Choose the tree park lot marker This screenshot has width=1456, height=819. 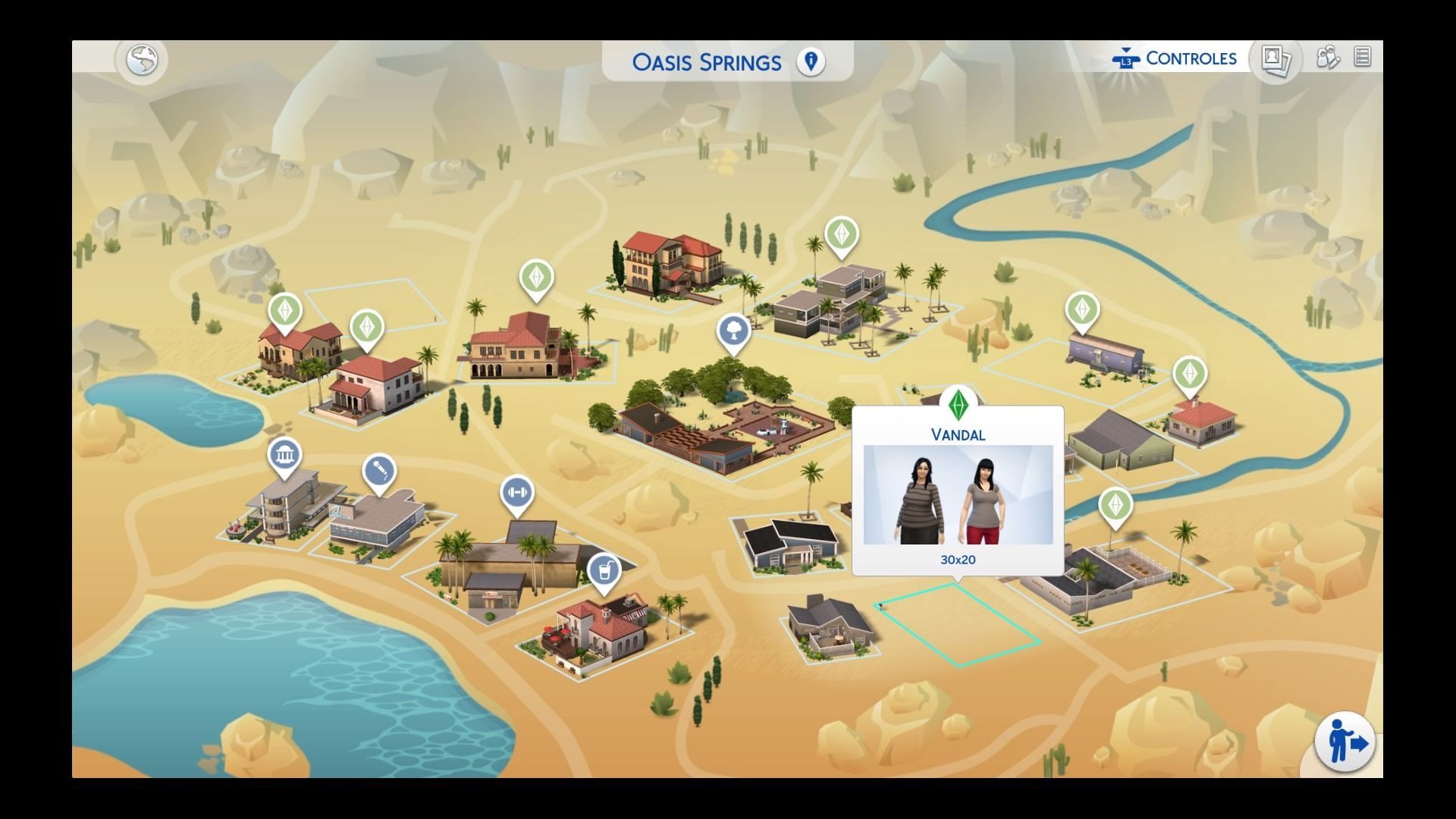coord(734,331)
